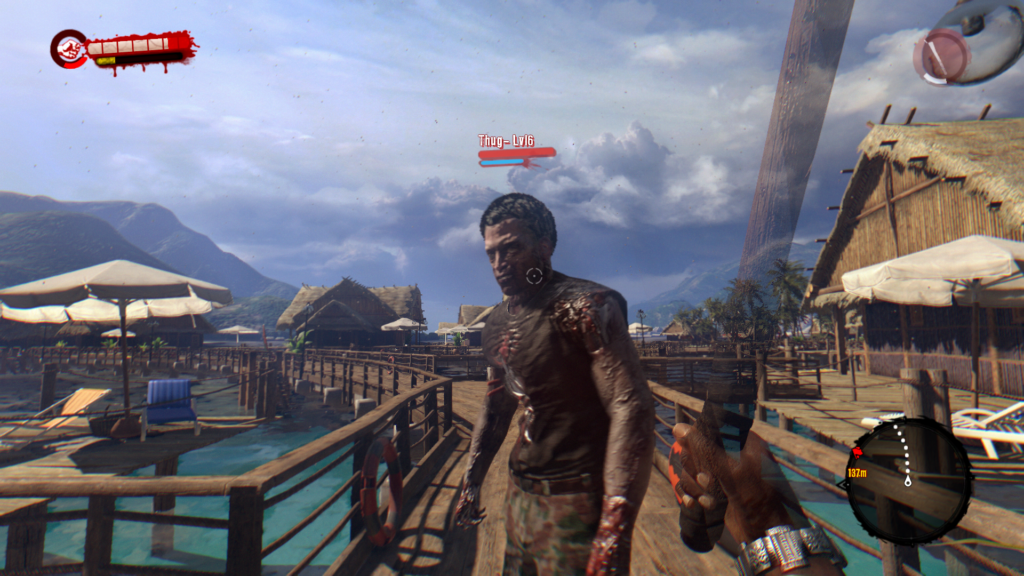The width and height of the screenshot is (1024, 576).
Task: Click the circular equipped weapon indicator
Action: point(942,55)
